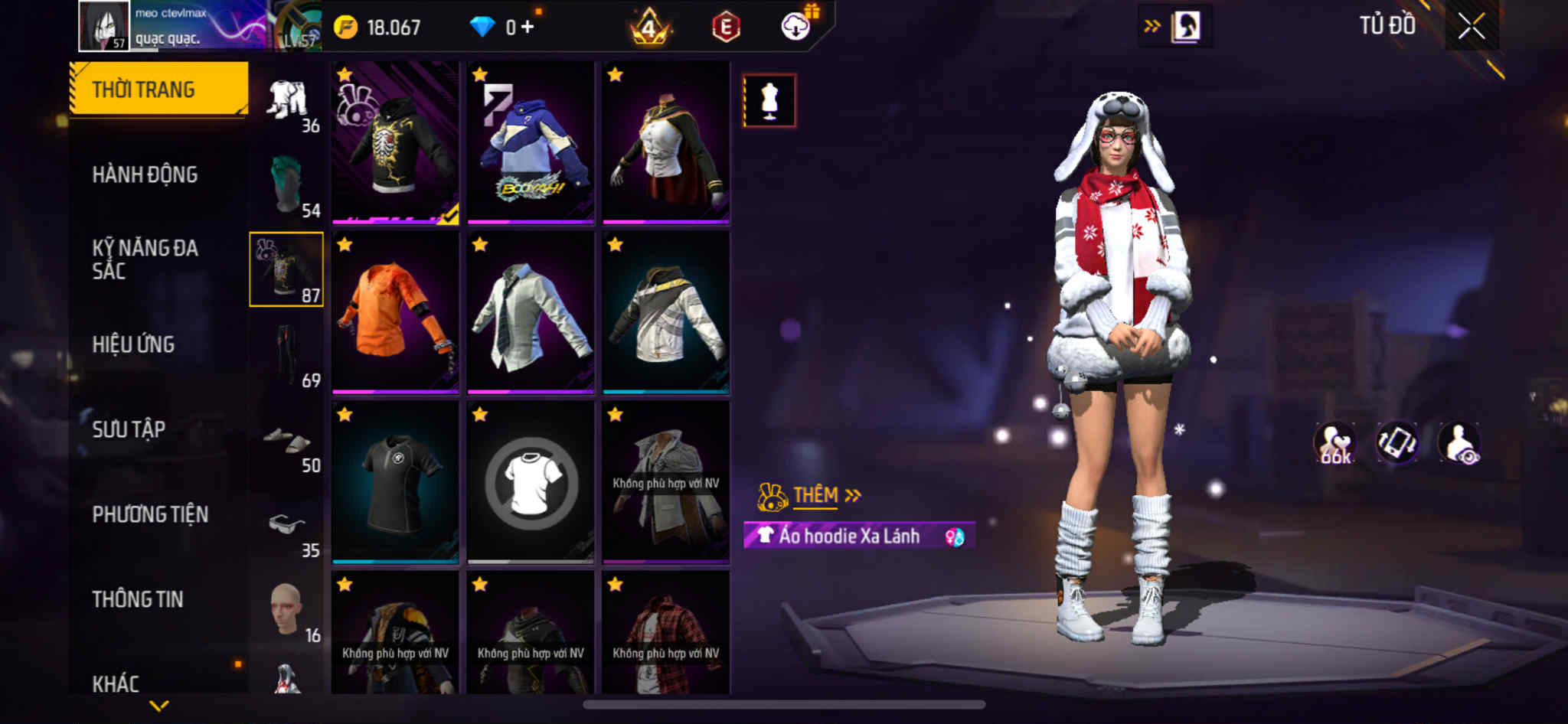Open the pants category with 69 items
Screen dimensions: 1568x724
point(288,354)
